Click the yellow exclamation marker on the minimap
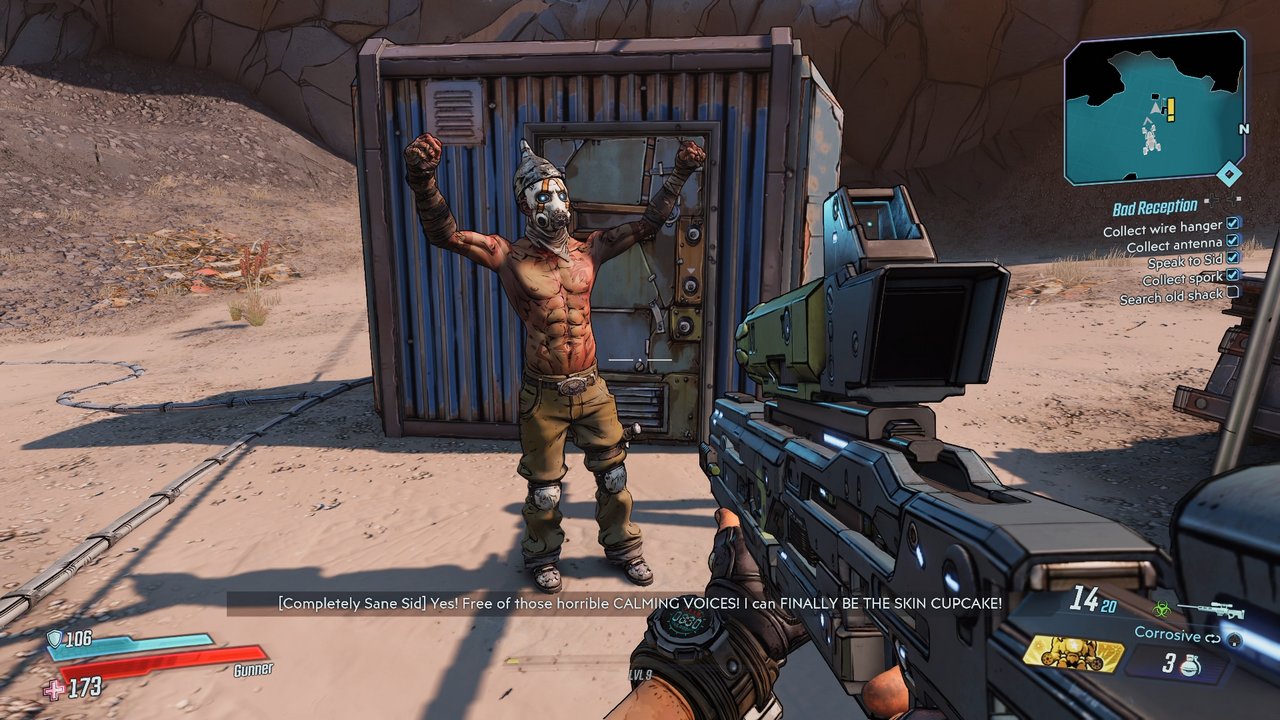This screenshot has width=1280, height=720. (x=1170, y=108)
